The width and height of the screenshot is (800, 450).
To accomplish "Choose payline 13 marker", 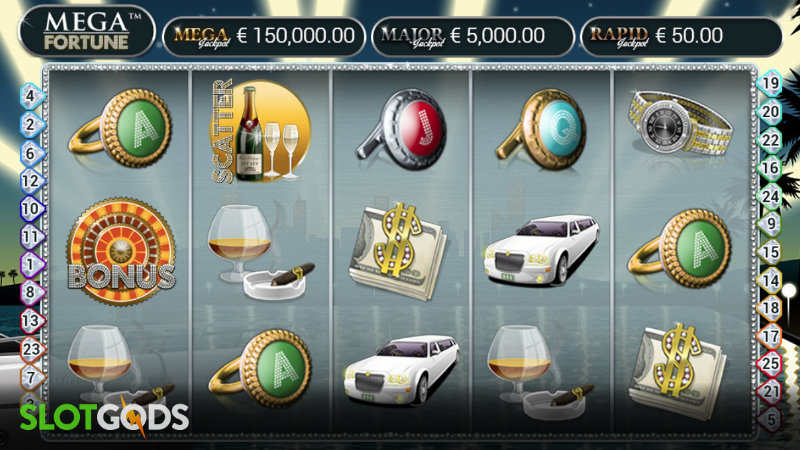I will coord(30,321).
